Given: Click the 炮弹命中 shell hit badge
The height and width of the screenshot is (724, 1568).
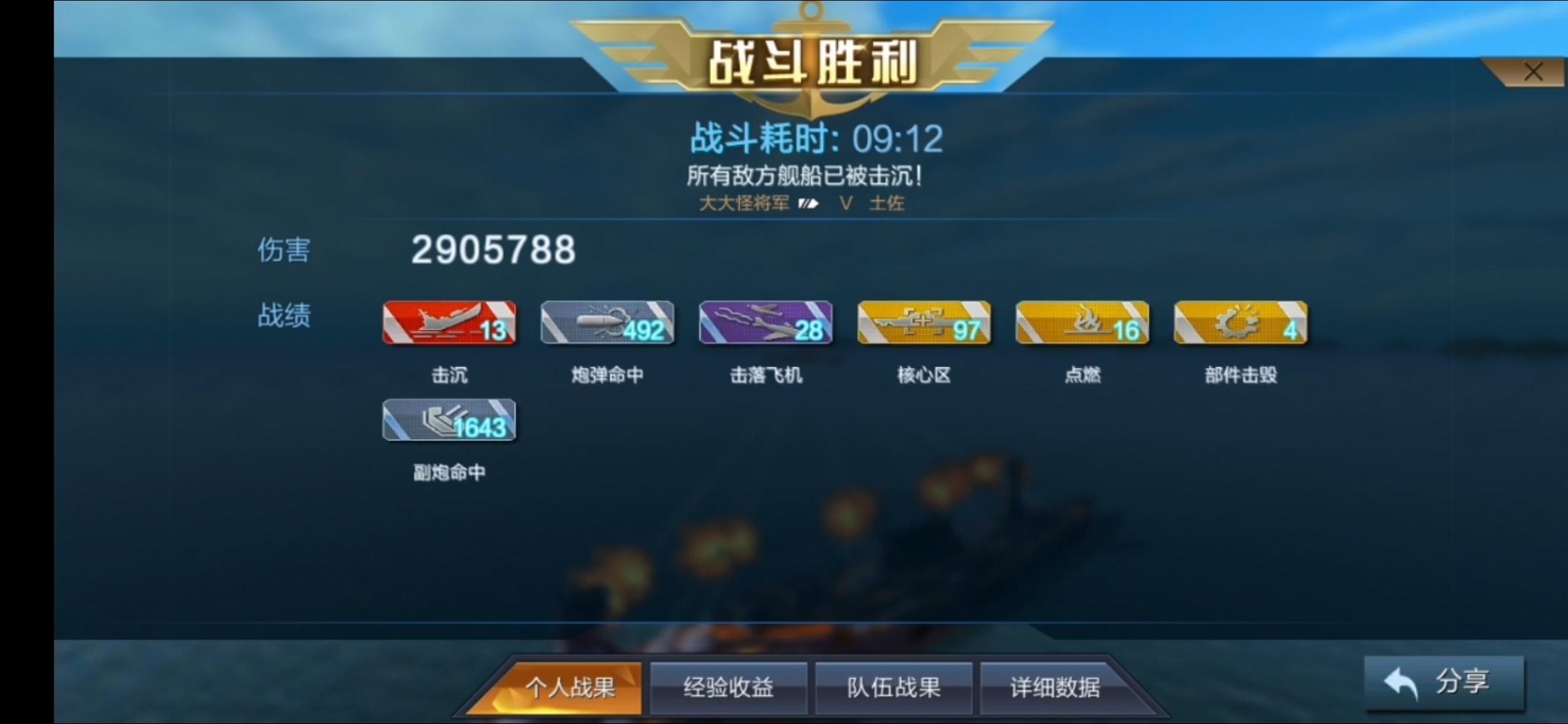Looking at the screenshot, I should tap(607, 323).
